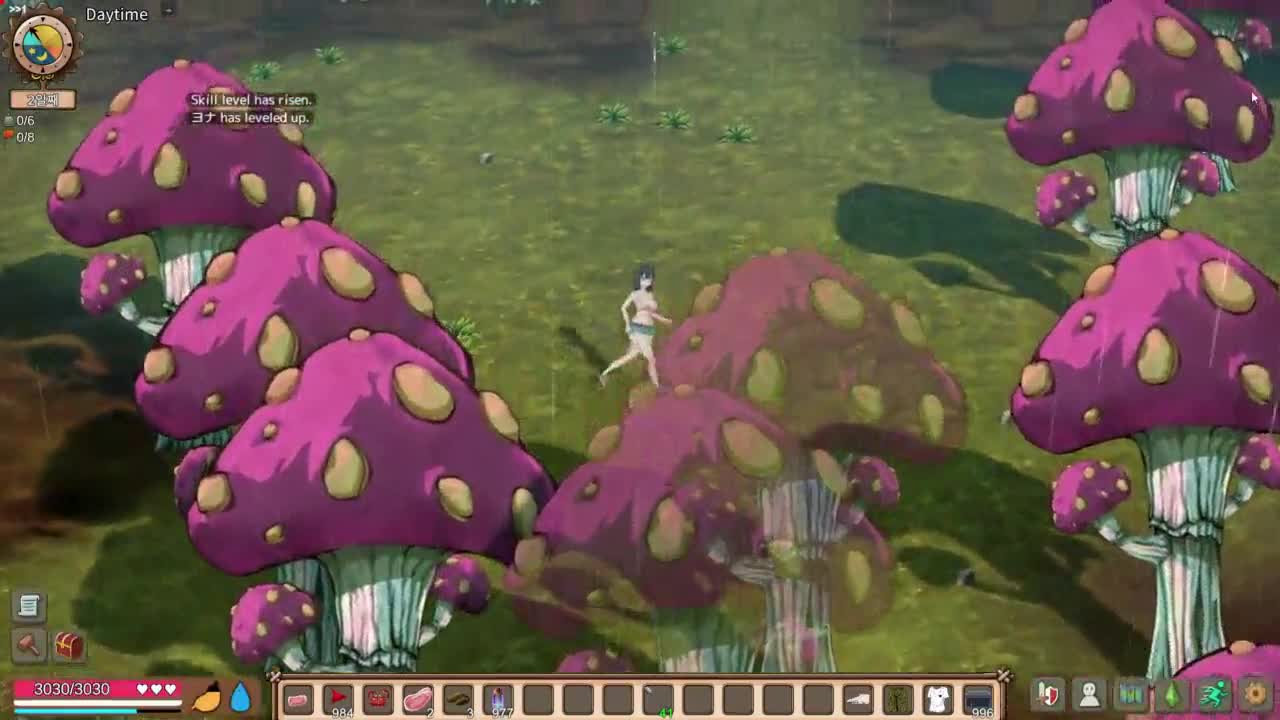
Task: Select the dark brown seeds slot
Action: (458, 699)
